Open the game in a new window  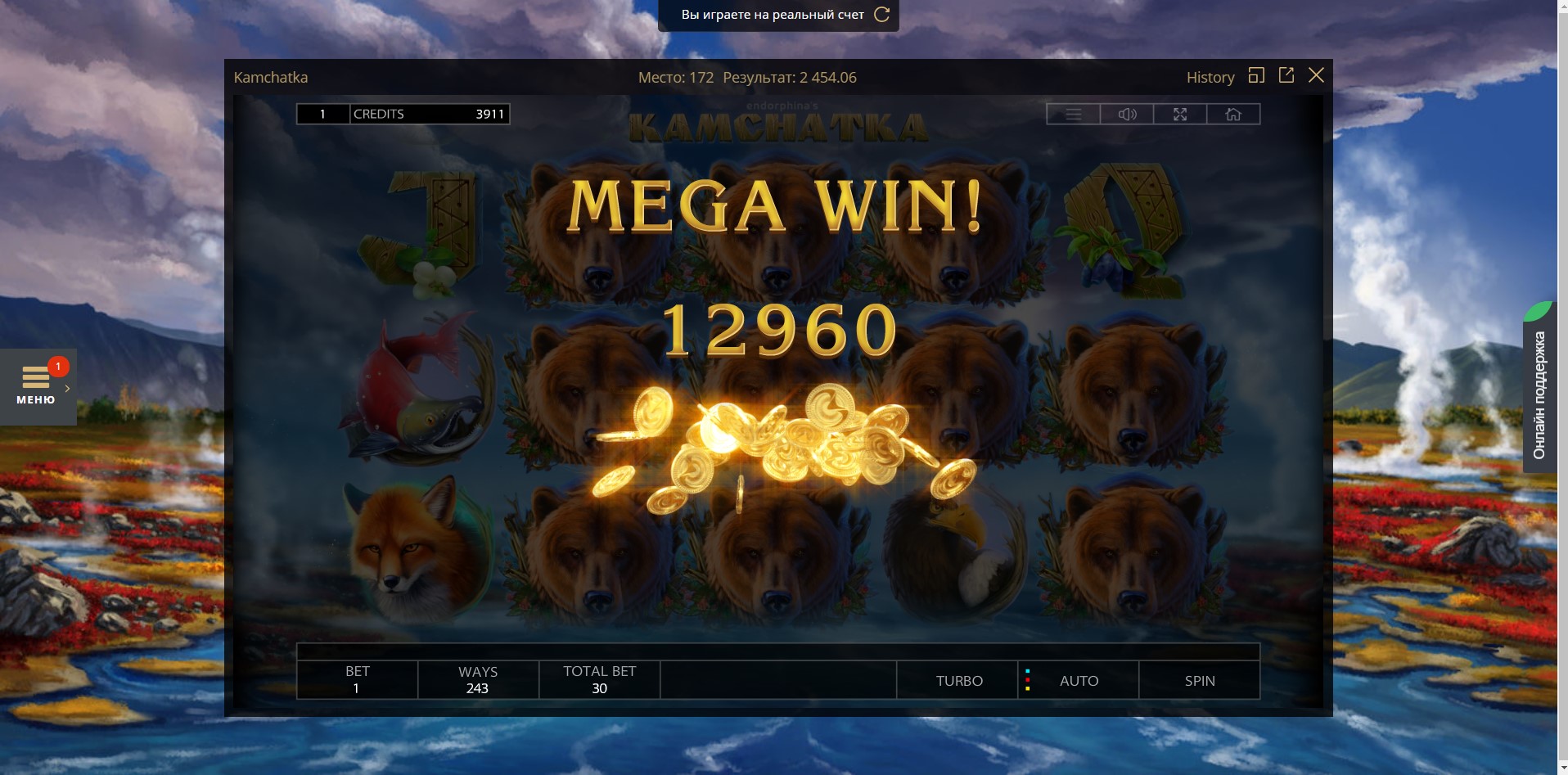(1286, 75)
